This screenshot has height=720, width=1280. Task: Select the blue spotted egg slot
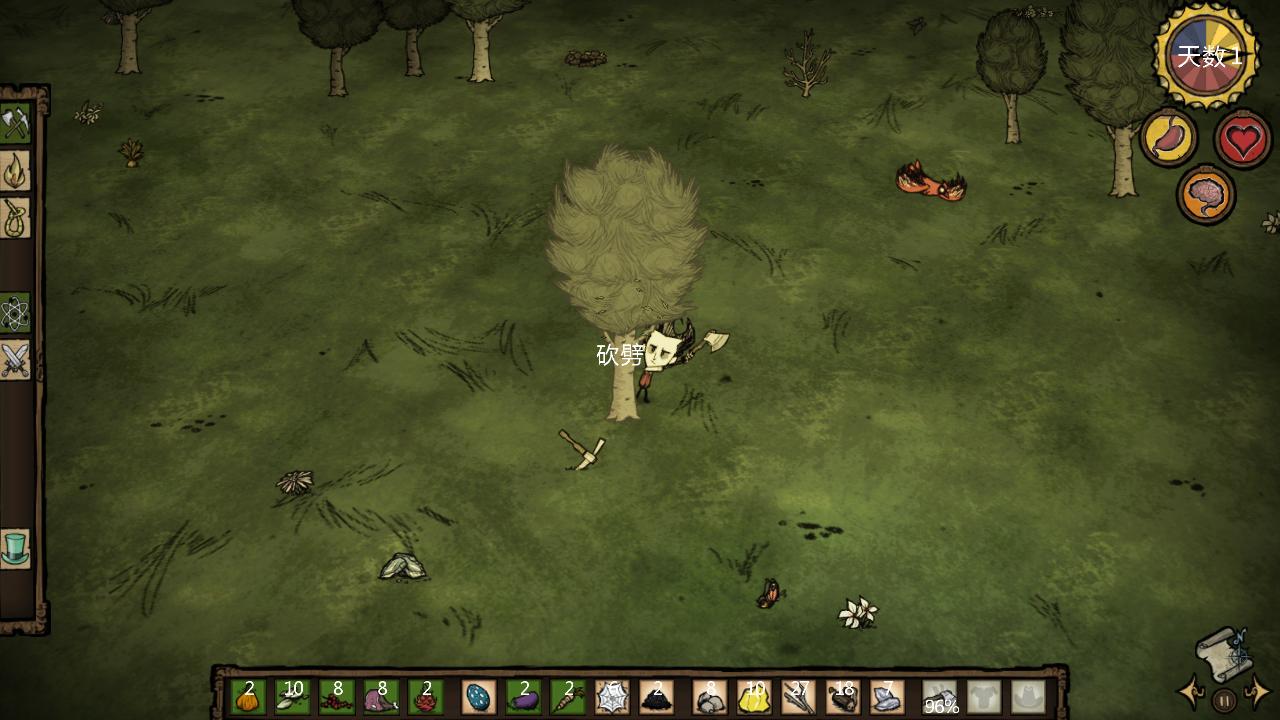(x=479, y=697)
